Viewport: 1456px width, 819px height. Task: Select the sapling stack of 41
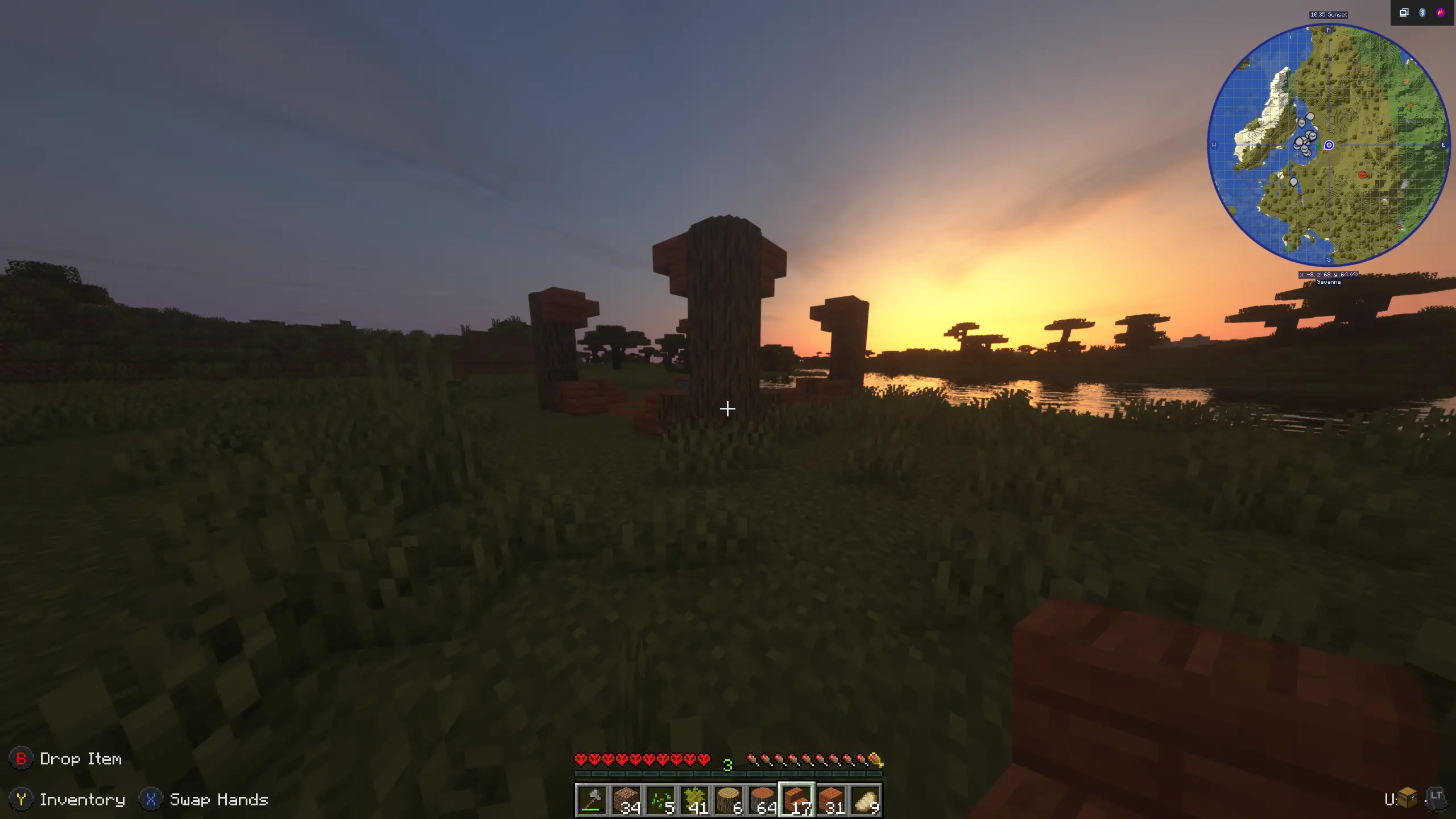[x=694, y=800]
